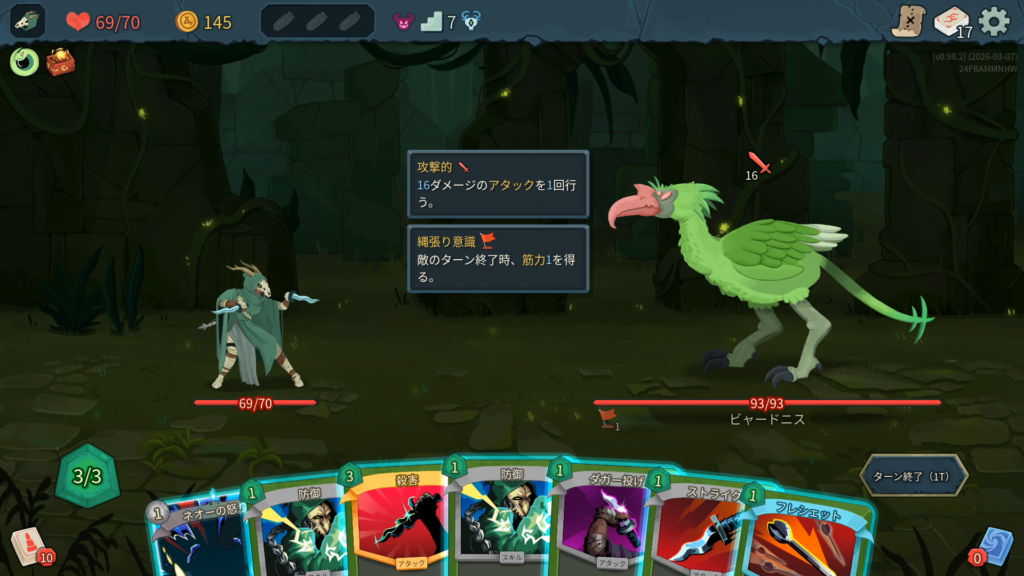End the turn with ターン終了 button

point(913,475)
